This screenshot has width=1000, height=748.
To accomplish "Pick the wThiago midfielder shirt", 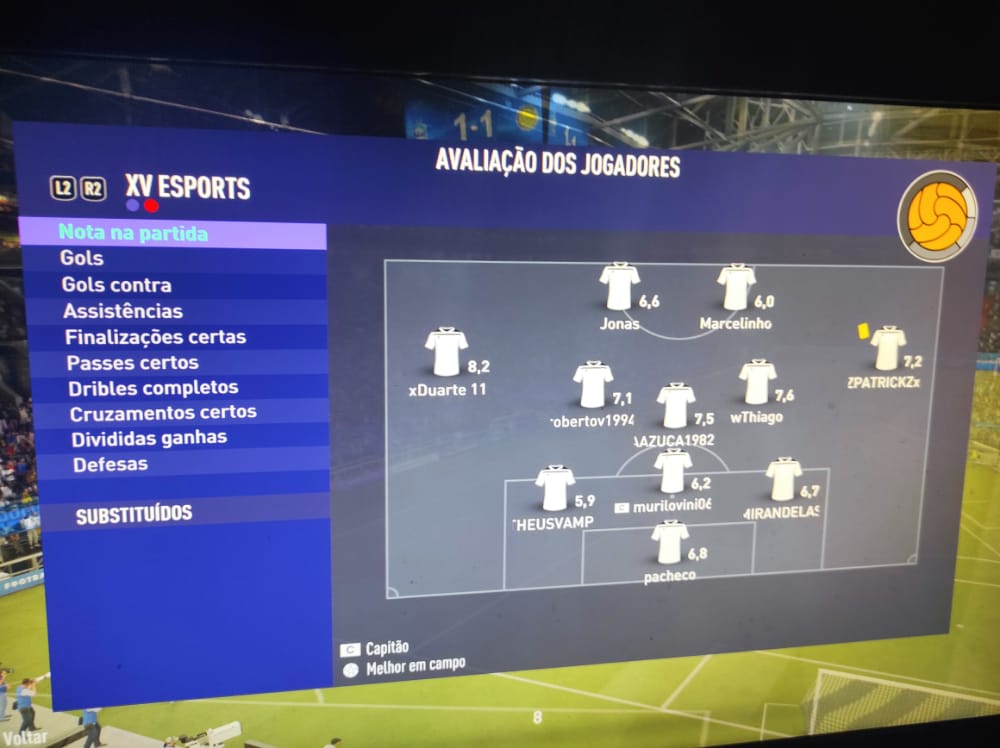I will point(757,383).
